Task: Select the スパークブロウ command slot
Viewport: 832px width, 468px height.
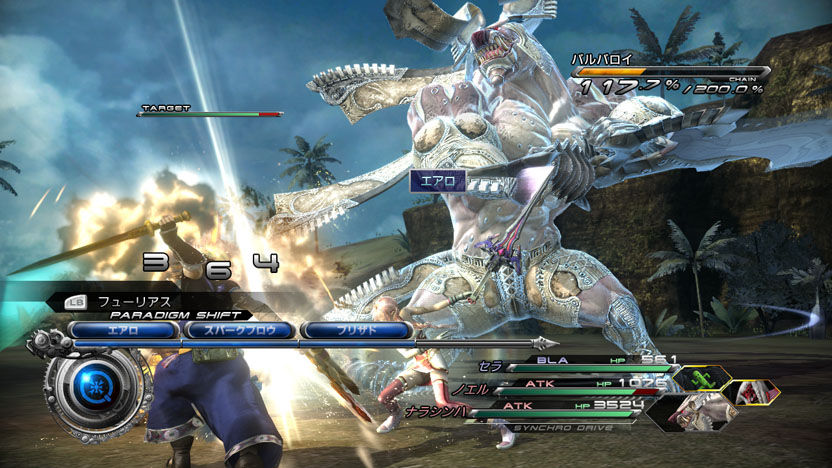Action: (x=240, y=330)
